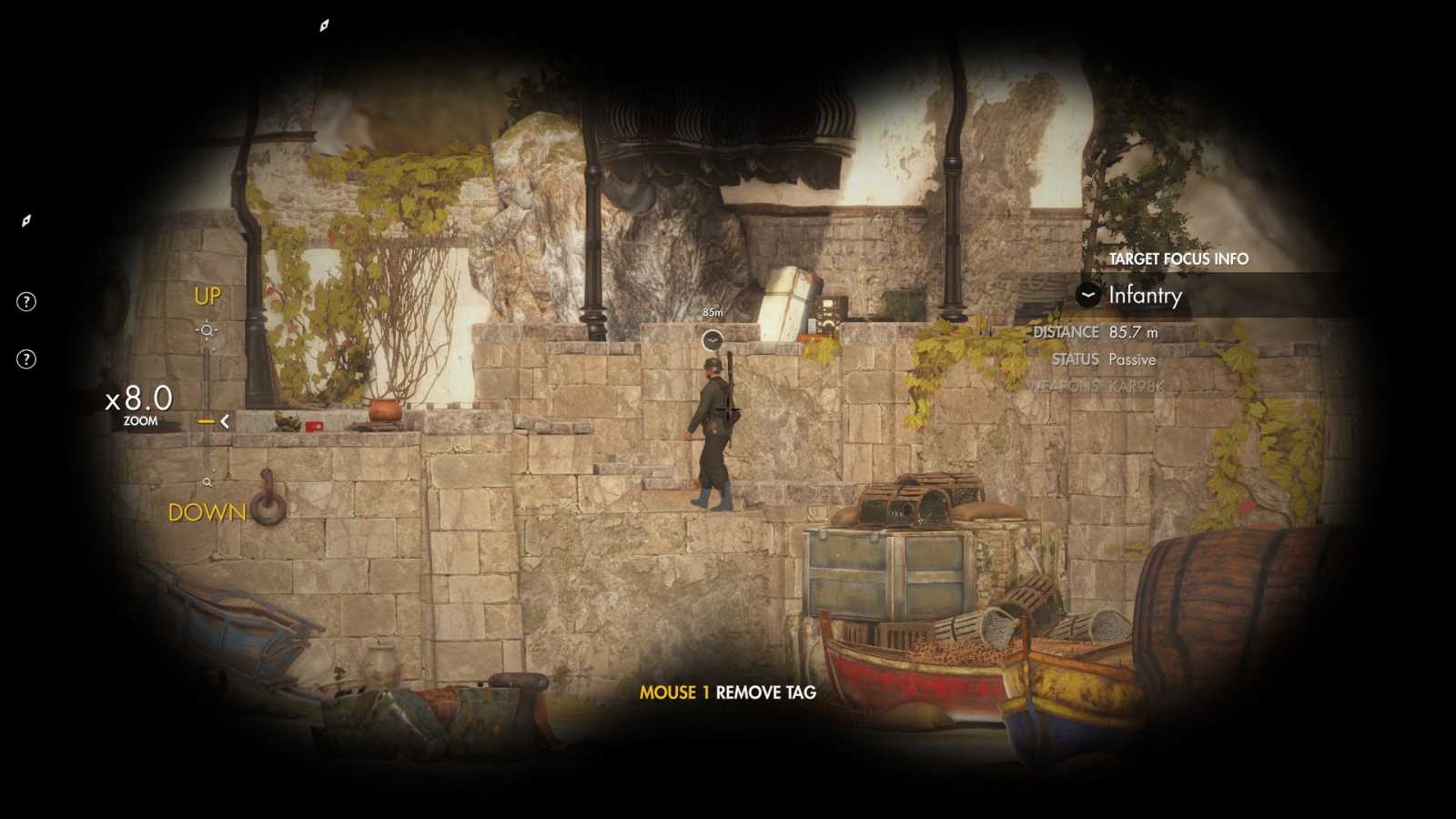Screen dimensions: 1456x819
Task: Click the leaf collectible icon near the top
Action: click(323, 24)
